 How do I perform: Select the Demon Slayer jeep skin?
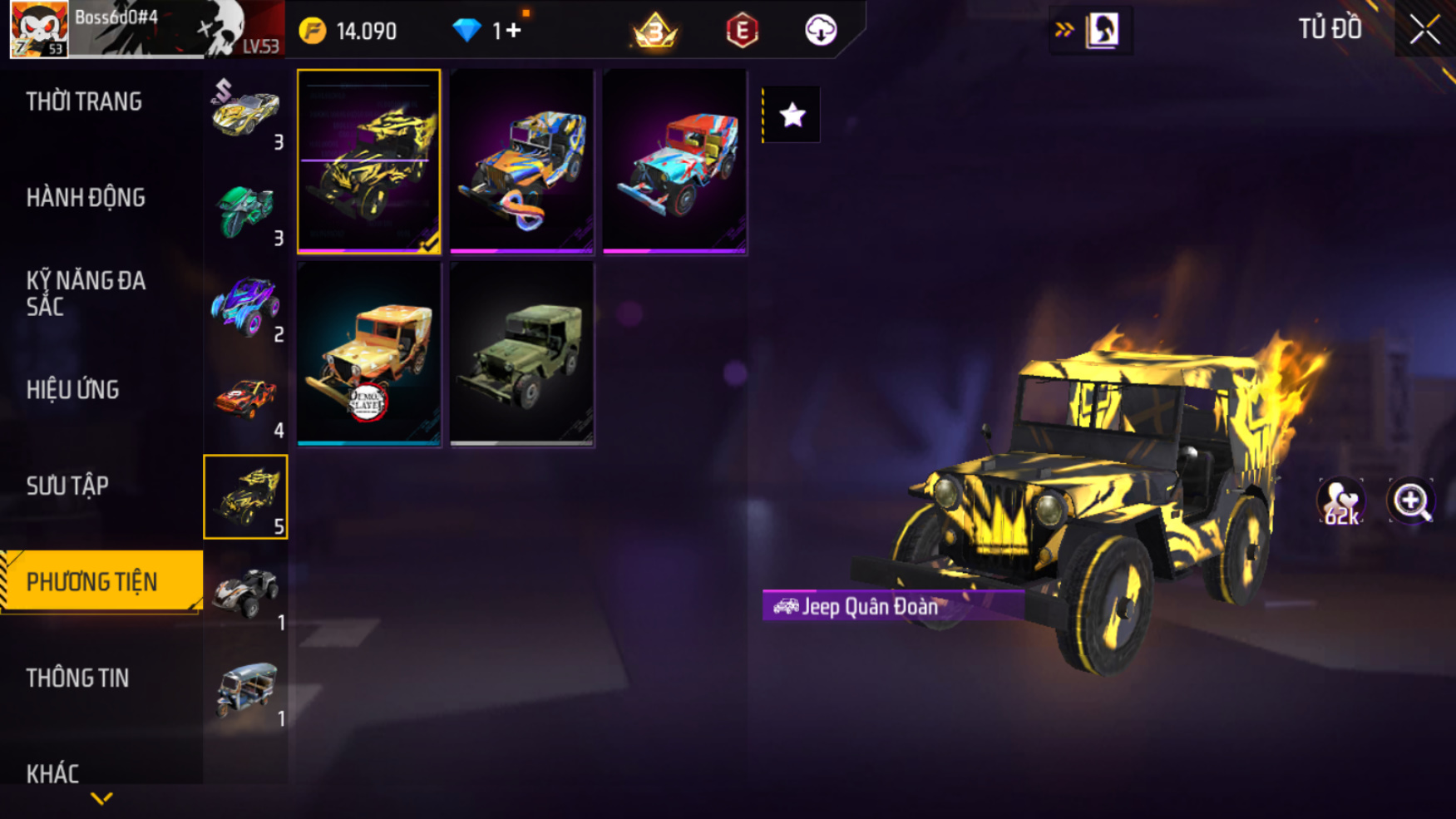pyautogui.click(x=368, y=354)
